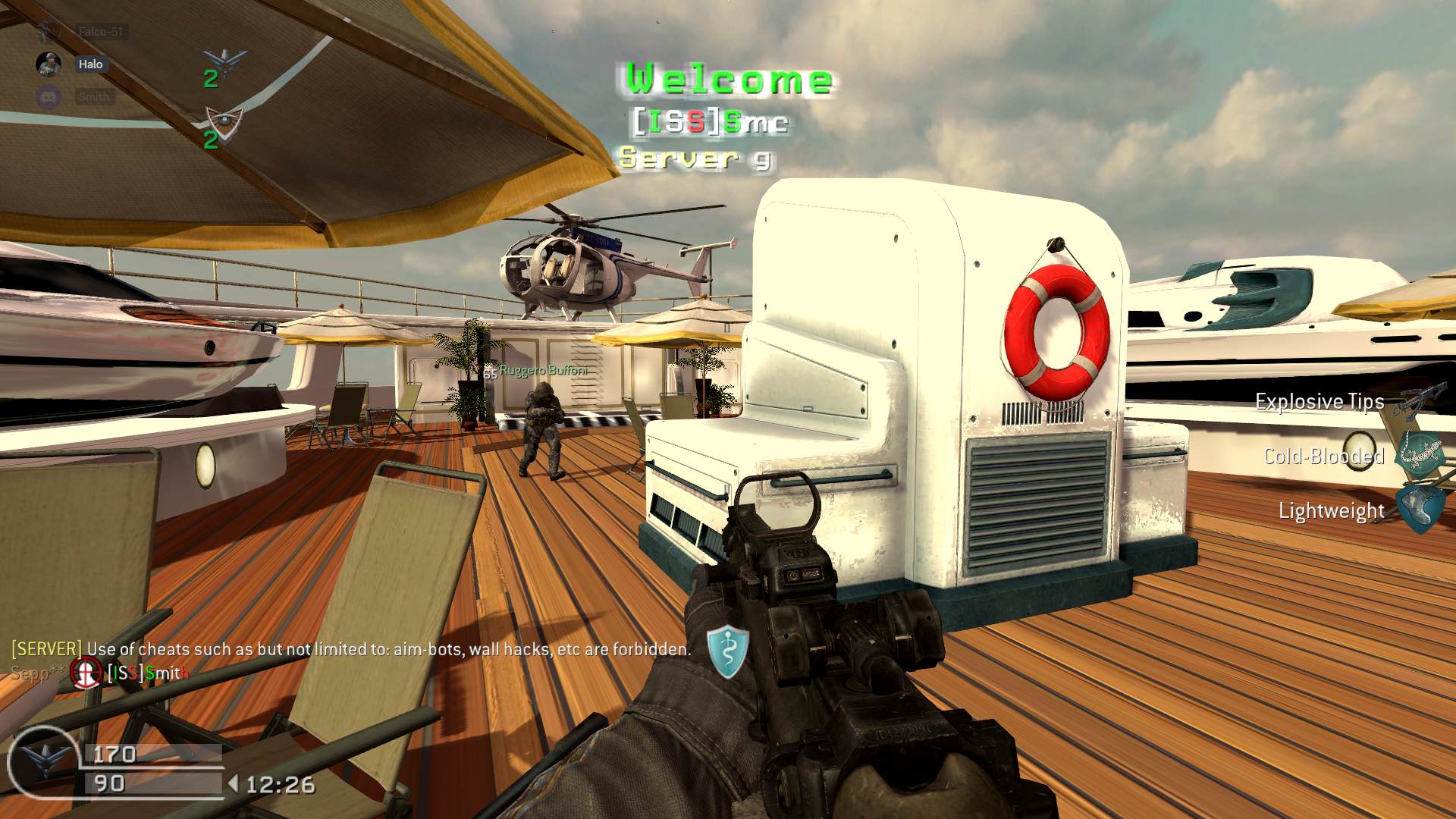Click Smith's Discord avatar in voice overlay
Image resolution: width=1456 pixels, height=819 pixels.
click(x=49, y=97)
